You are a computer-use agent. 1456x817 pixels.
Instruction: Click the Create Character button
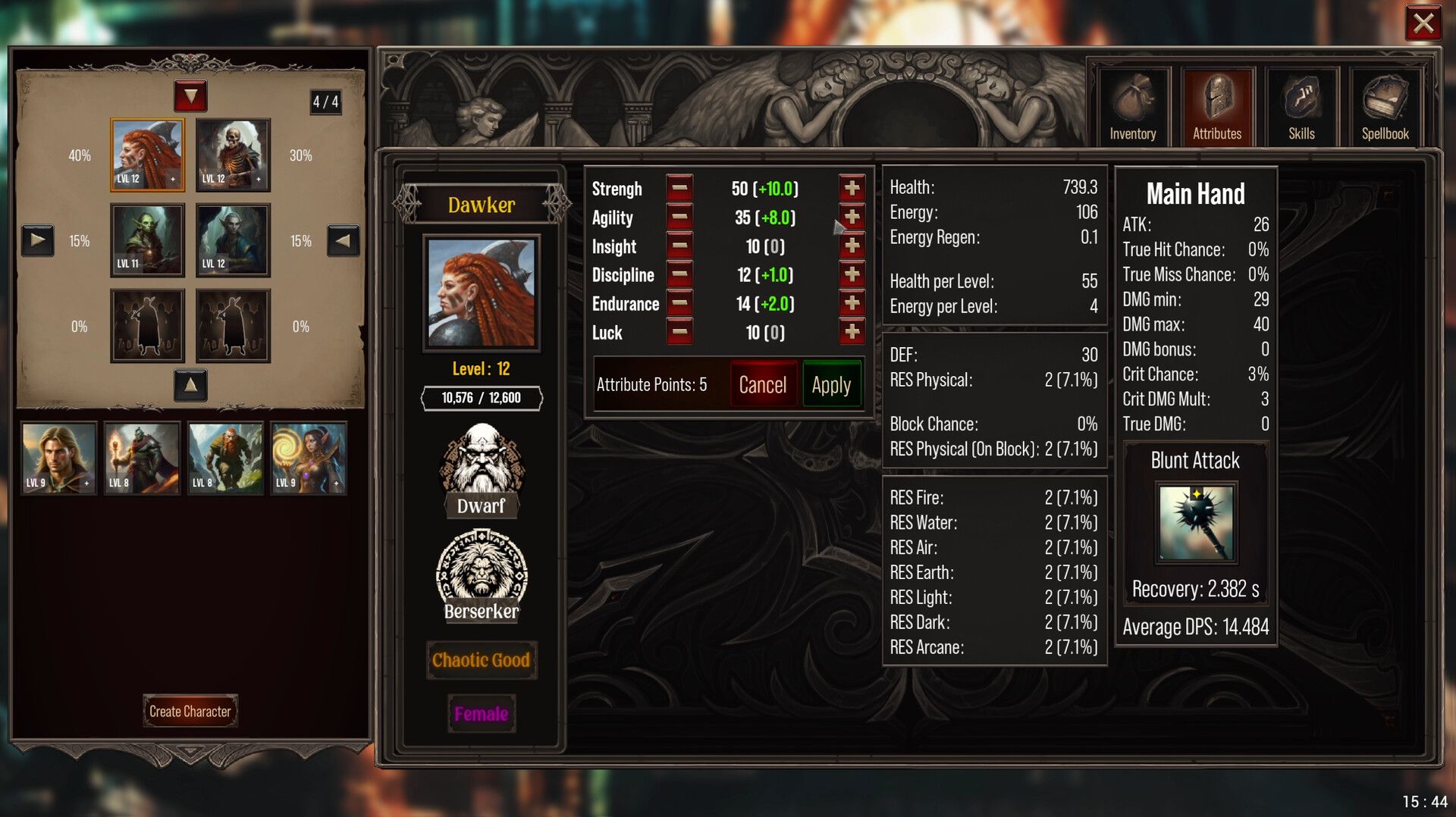[190, 711]
